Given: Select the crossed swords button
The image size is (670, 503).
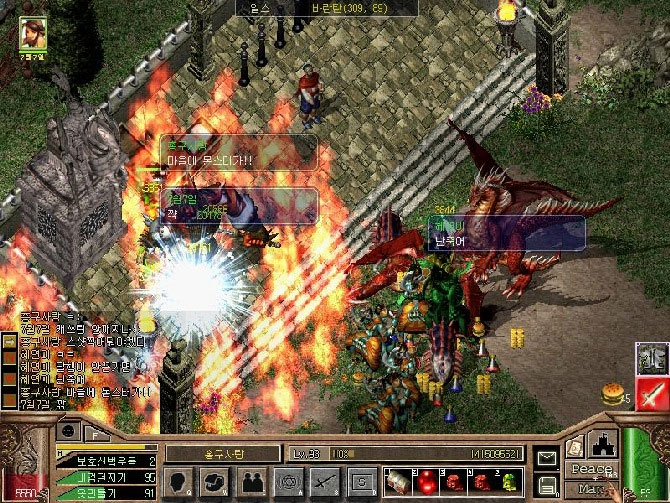Looking at the screenshot, I should point(325,482).
